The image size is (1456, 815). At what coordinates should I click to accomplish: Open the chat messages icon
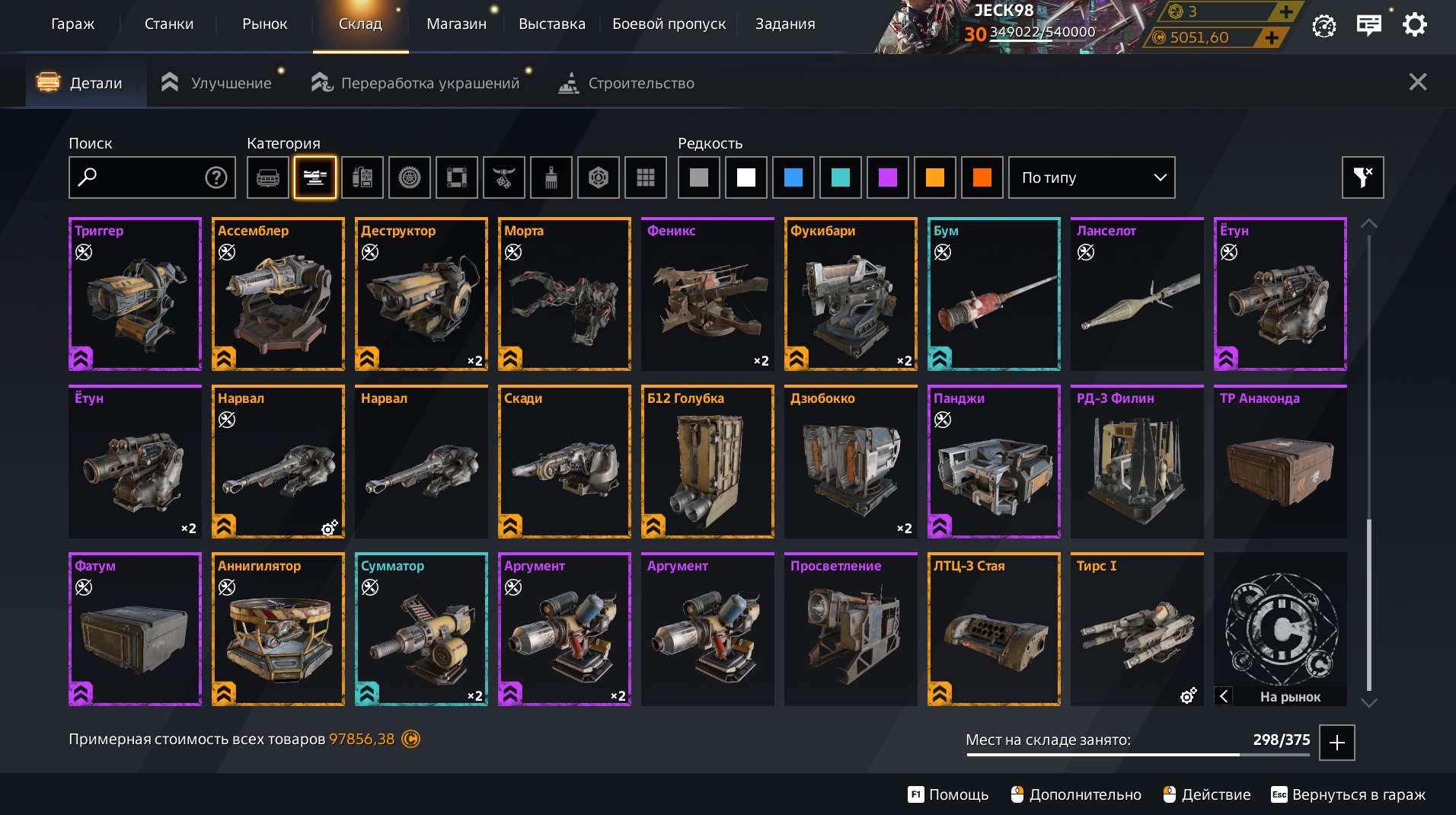point(1369,24)
